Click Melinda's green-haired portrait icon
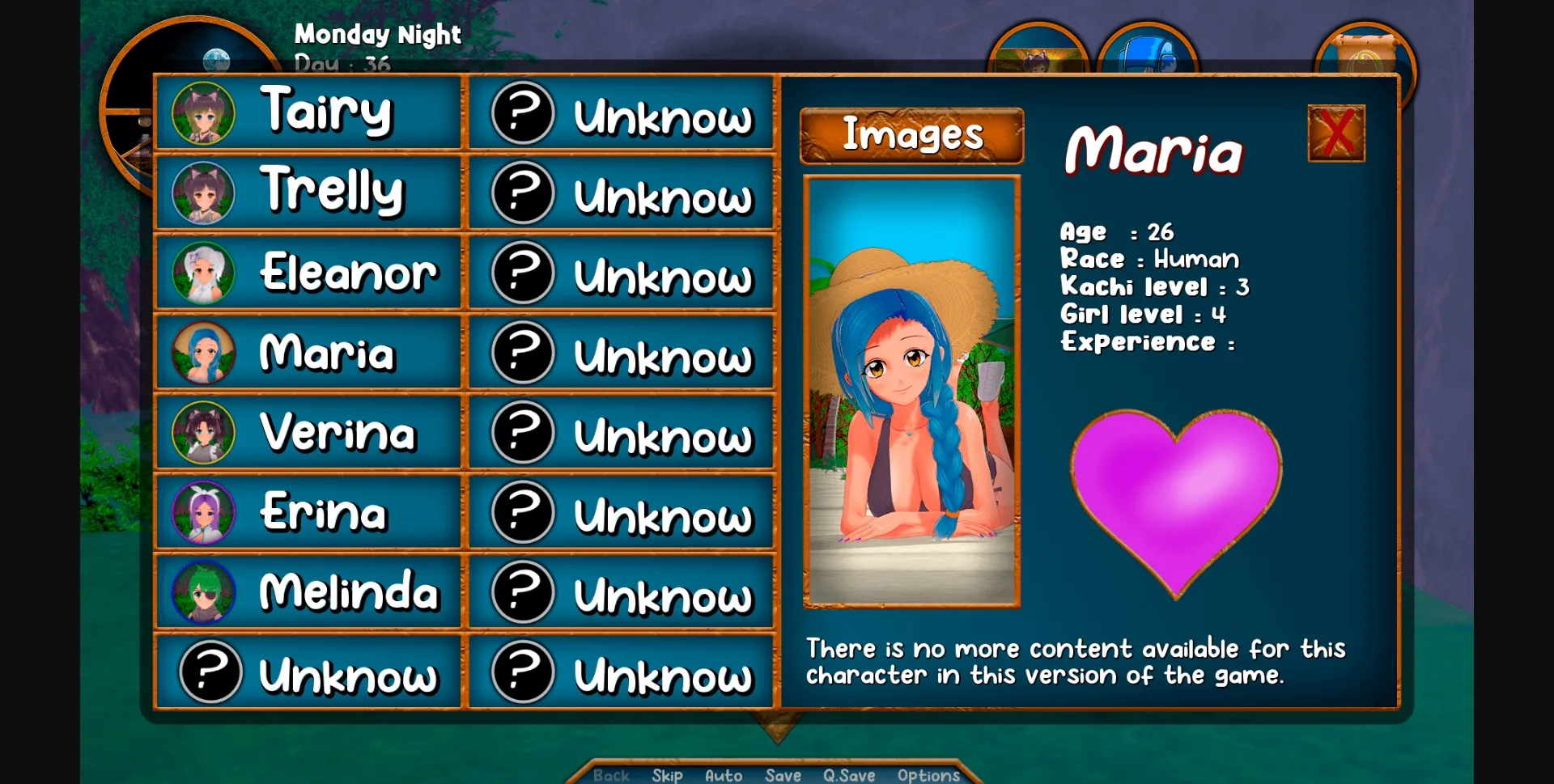The height and width of the screenshot is (784, 1554). pos(204,593)
